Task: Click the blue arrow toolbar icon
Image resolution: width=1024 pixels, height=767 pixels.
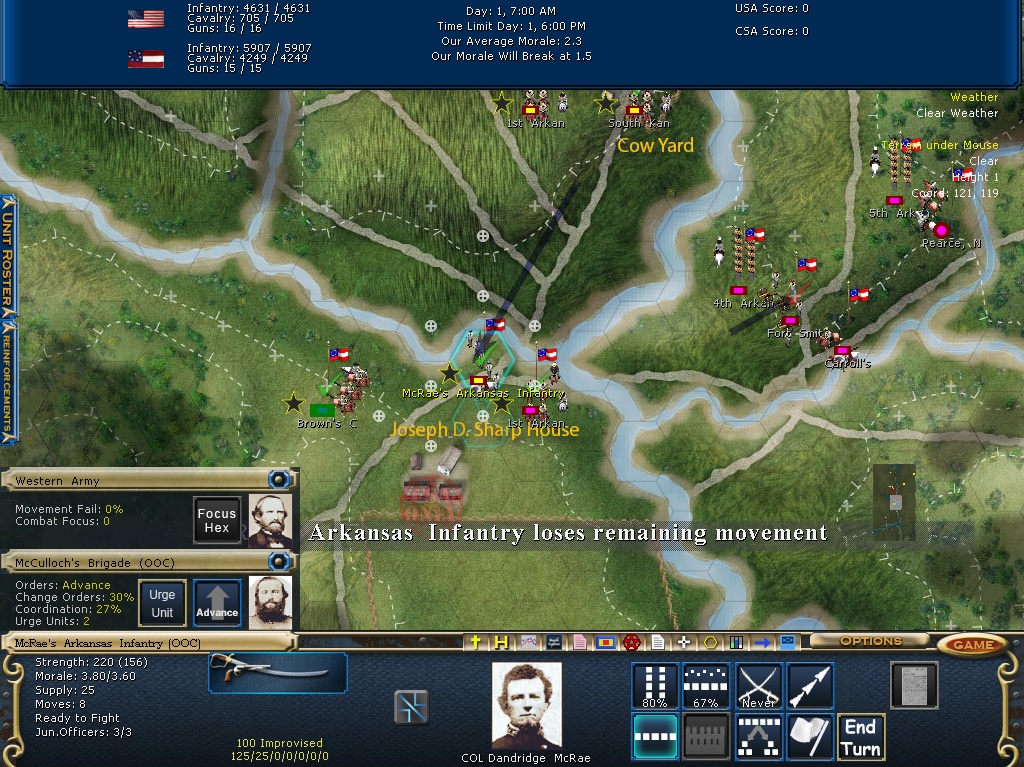Action: (x=763, y=642)
